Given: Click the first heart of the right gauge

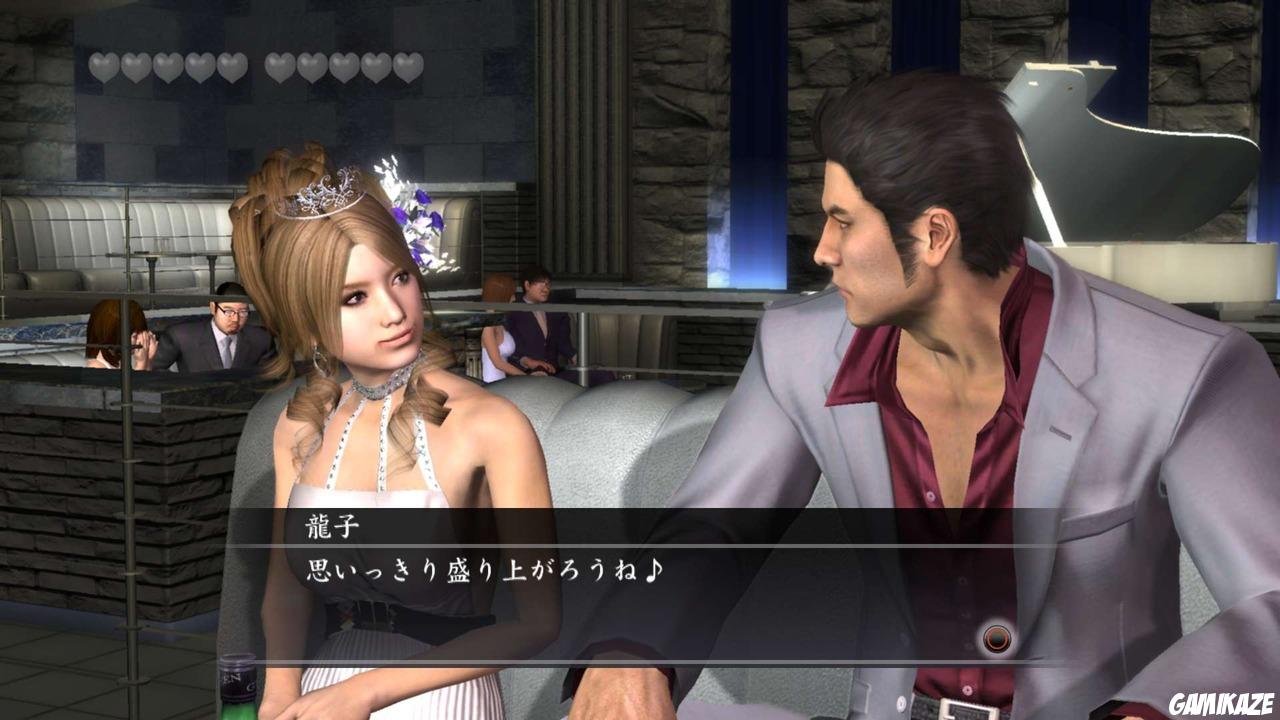Looking at the screenshot, I should tap(278, 65).
